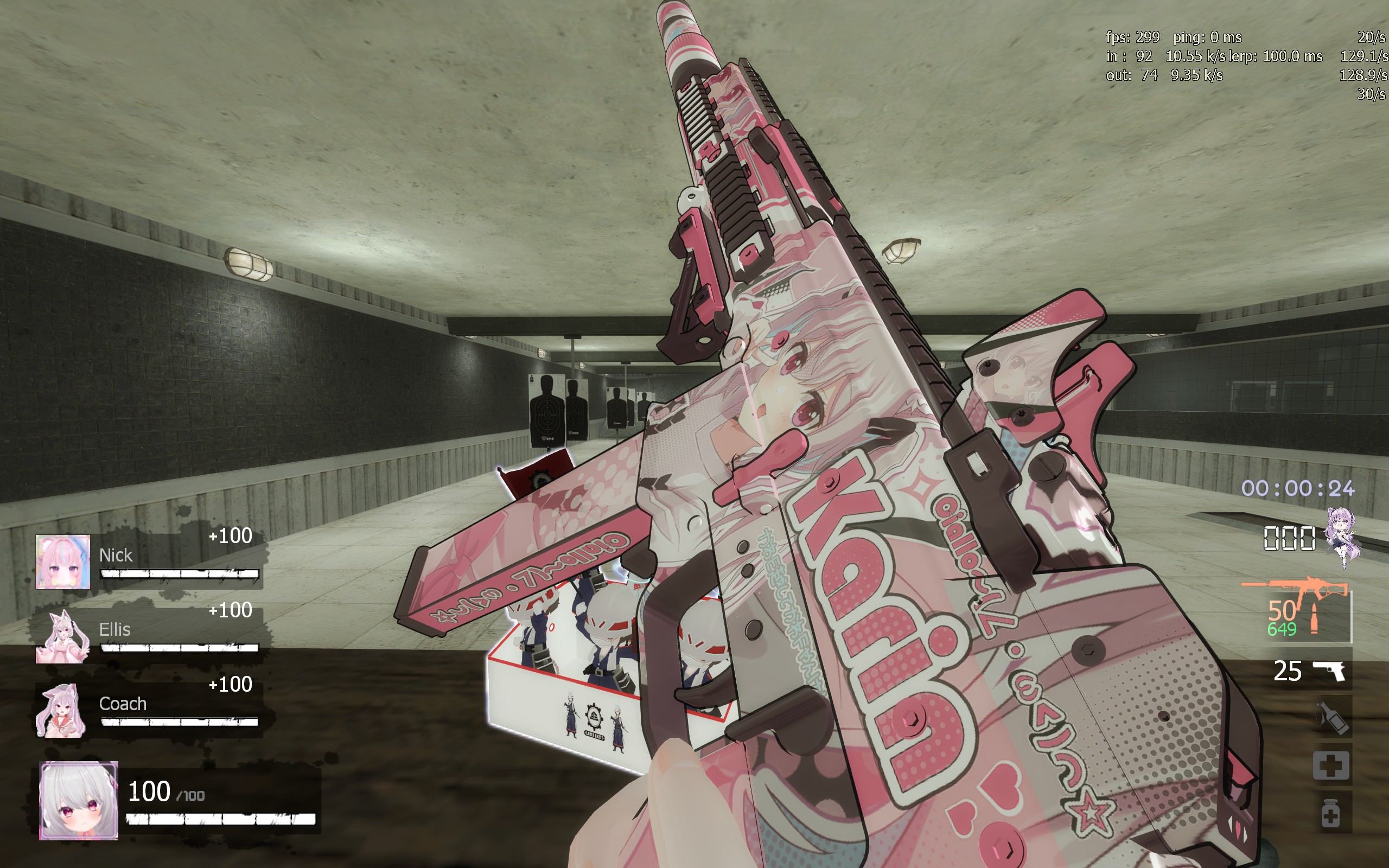
Task: Select Ellis's teammate portrait
Action: pos(62,636)
